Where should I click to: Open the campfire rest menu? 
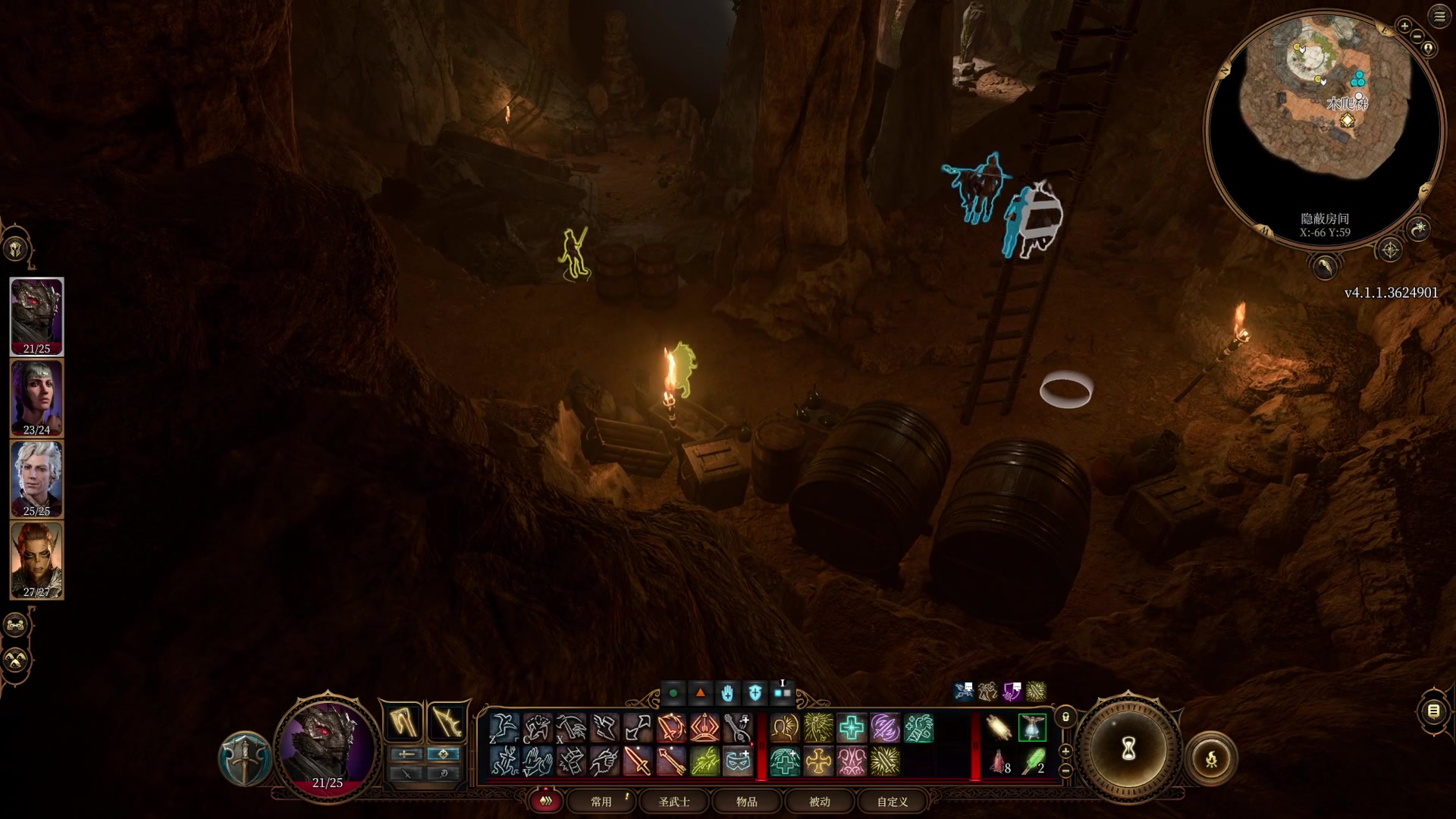click(1211, 758)
